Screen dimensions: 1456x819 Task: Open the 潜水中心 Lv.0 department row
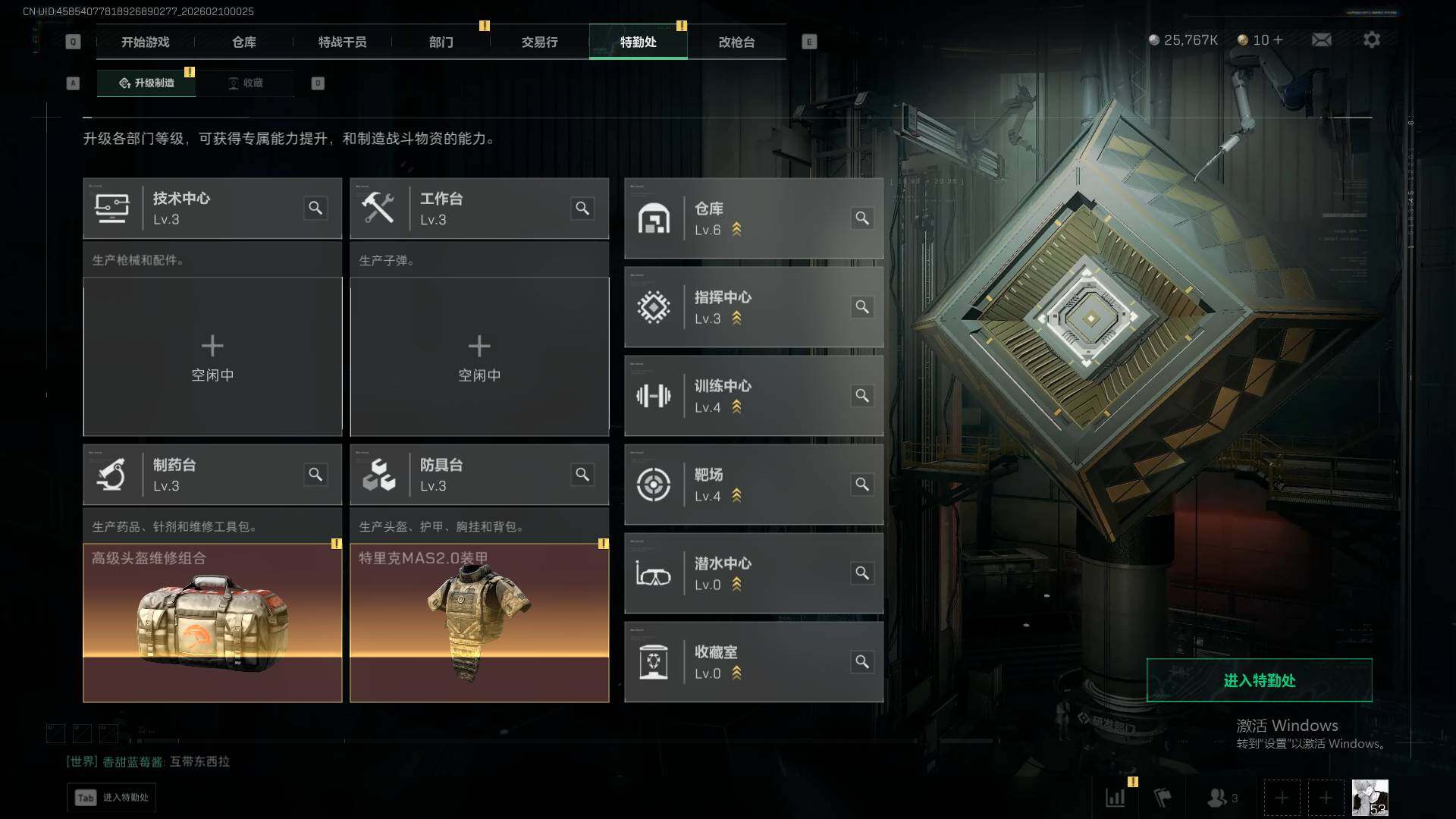(753, 573)
